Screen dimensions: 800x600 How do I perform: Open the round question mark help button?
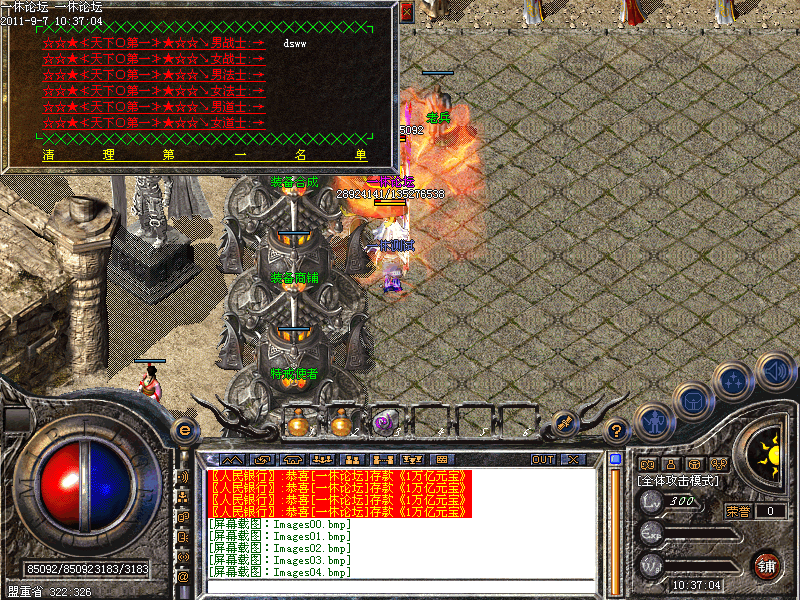(x=618, y=431)
